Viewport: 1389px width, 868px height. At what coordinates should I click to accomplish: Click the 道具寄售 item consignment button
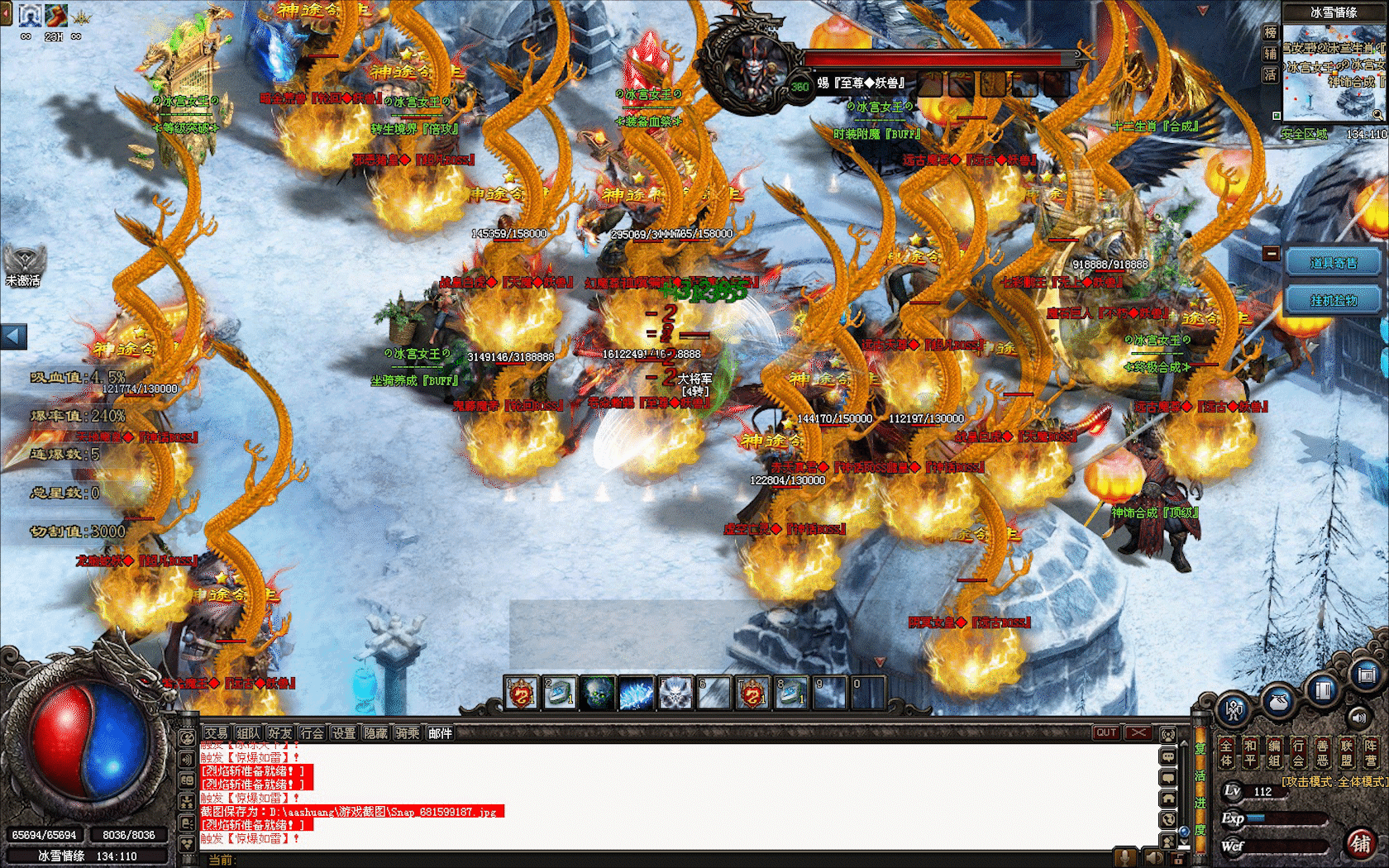[x=1333, y=263]
